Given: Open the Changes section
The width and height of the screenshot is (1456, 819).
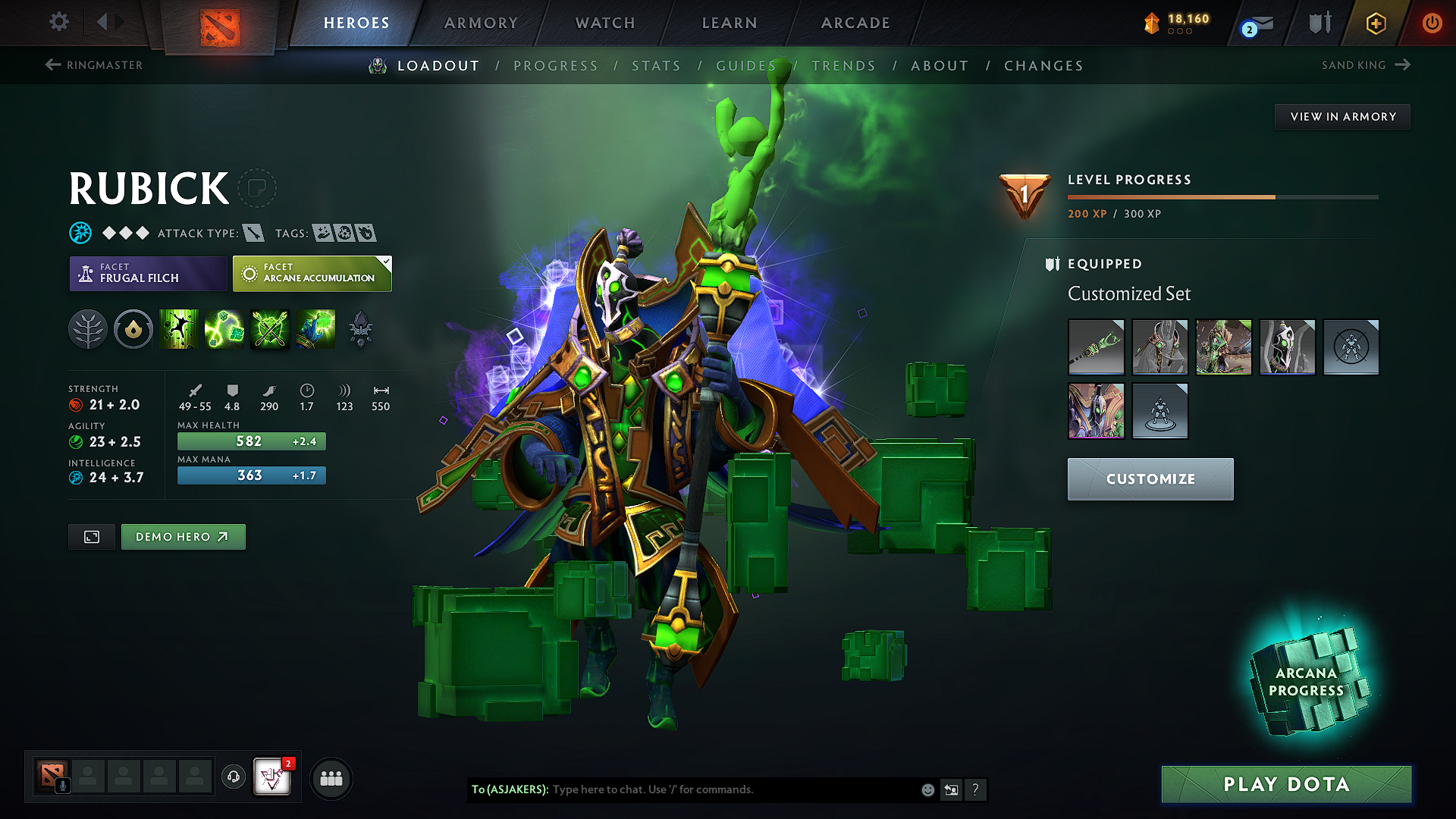Looking at the screenshot, I should click(1043, 66).
